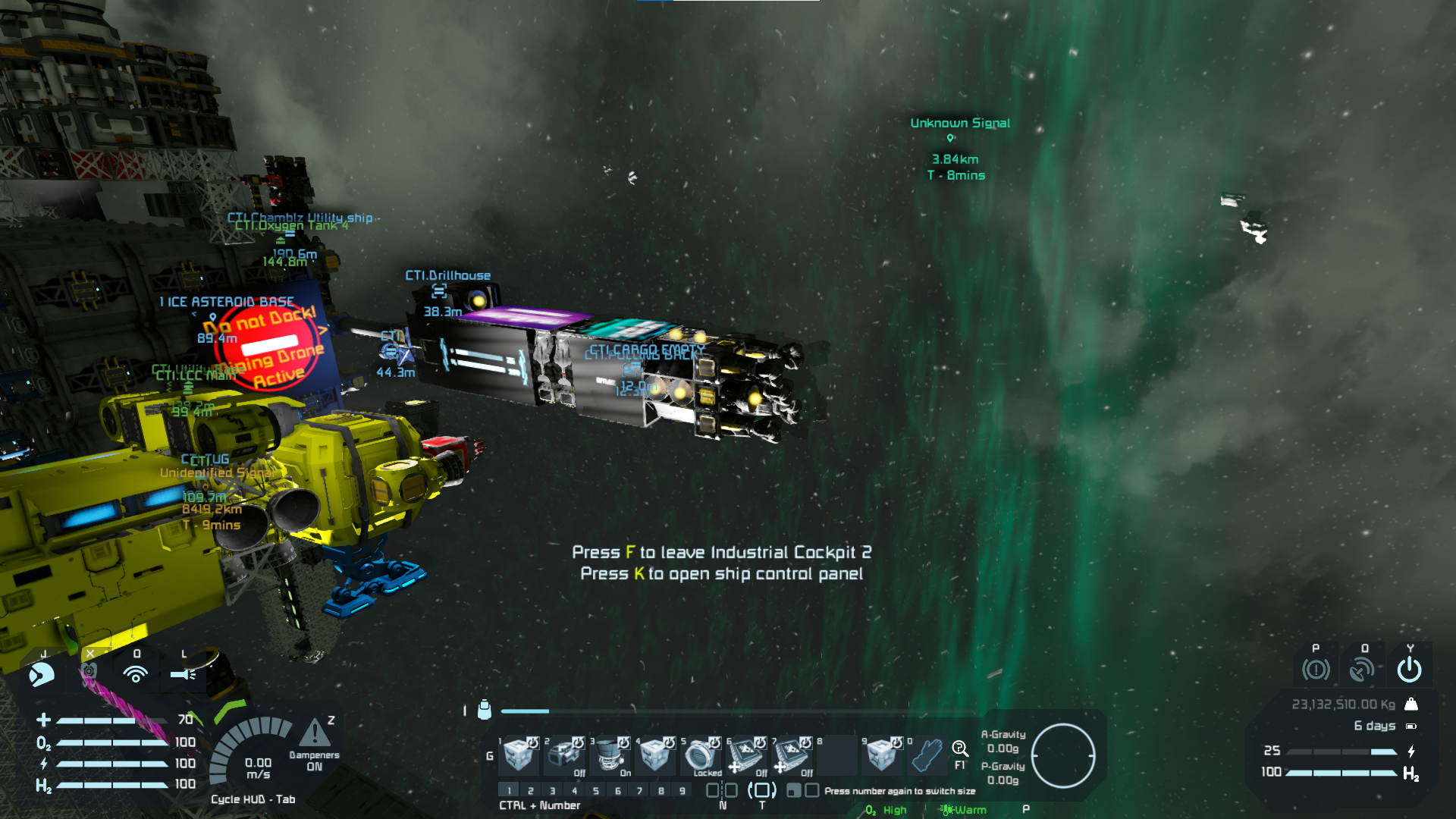Toggle the jetpack icon
Screen dimensions: 1456x819
point(42,673)
